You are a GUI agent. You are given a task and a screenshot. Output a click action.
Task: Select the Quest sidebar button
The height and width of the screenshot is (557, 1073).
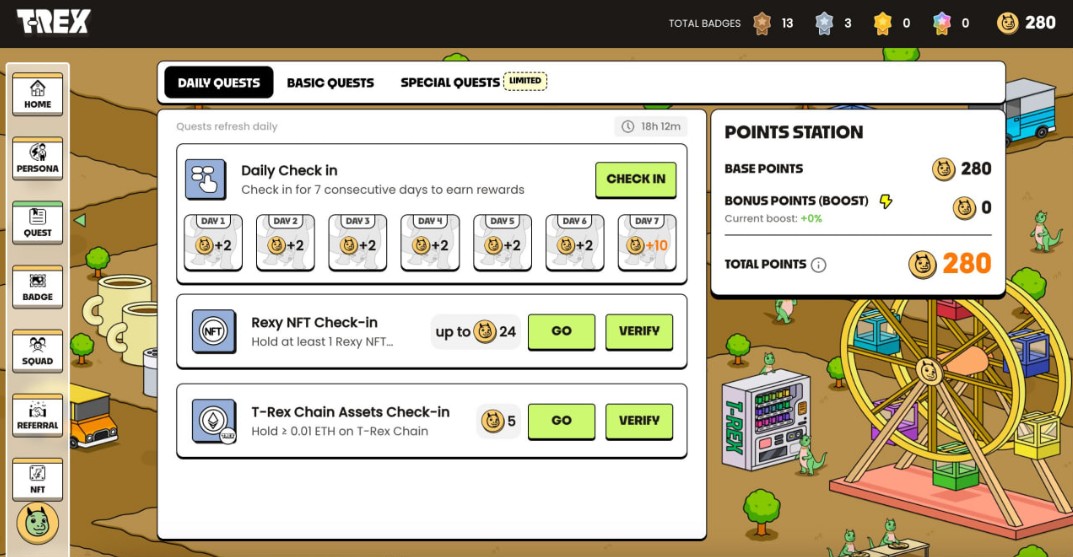pyautogui.click(x=38, y=223)
